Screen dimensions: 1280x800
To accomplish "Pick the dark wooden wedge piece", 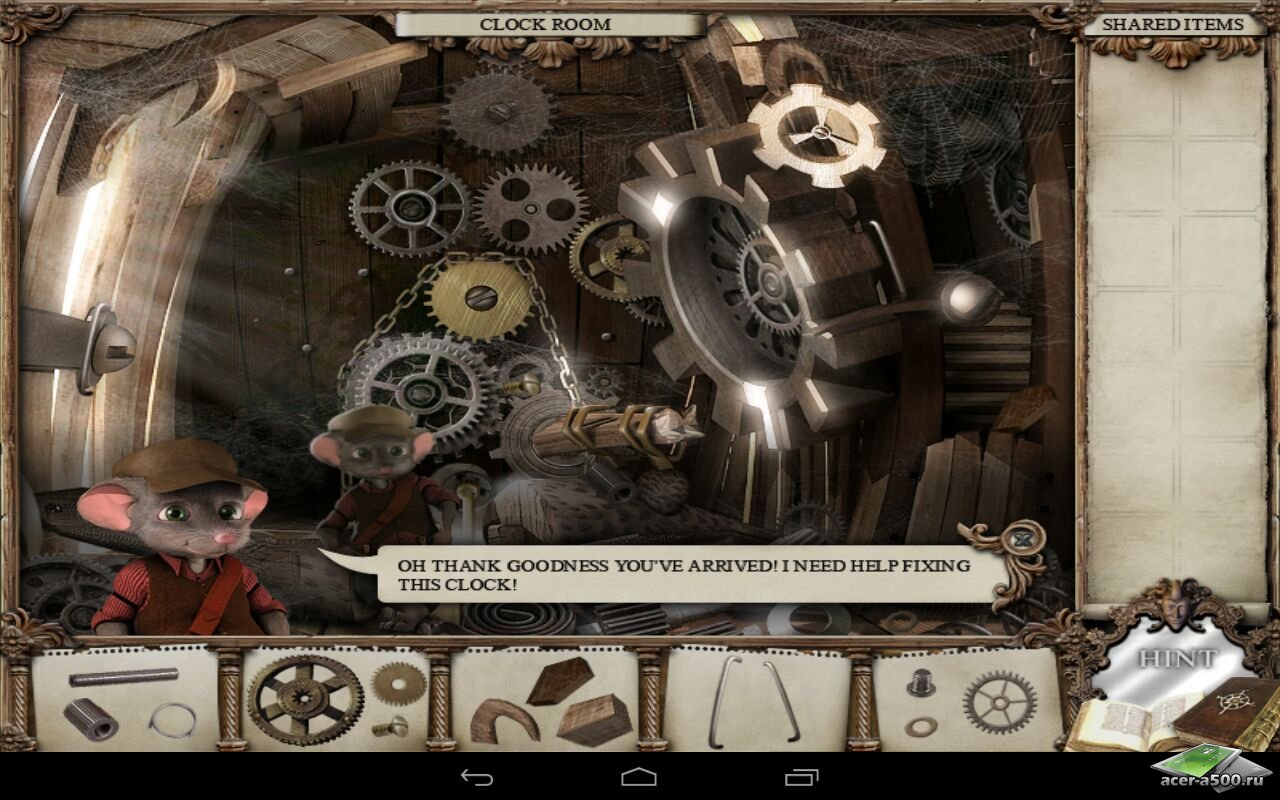I will pyautogui.click(x=553, y=682).
